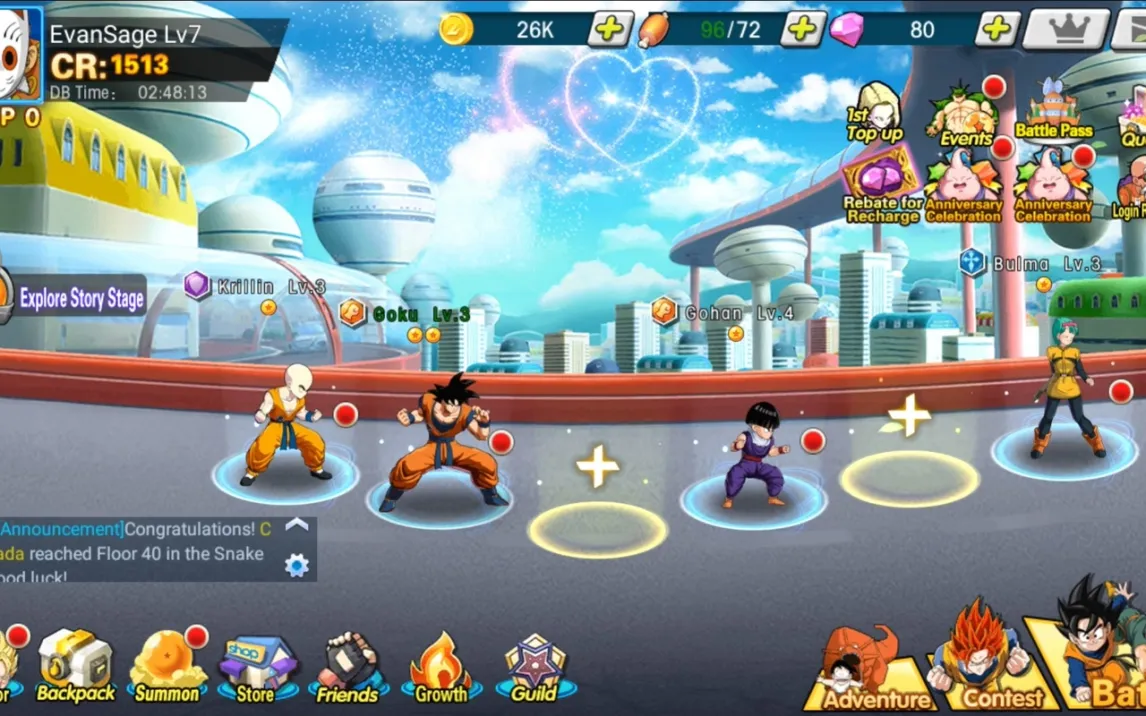Expand the announcement chat box arrow
1146x716 pixels.
click(x=297, y=525)
